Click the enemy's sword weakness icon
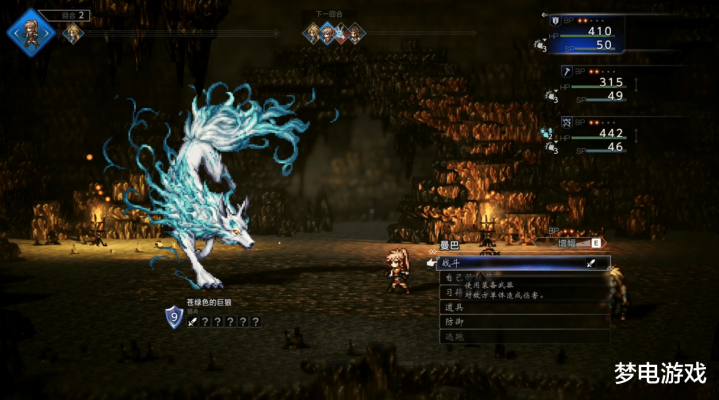Image resolution: width=719 pixels, height=400 pixels. [x=192, y=321]
